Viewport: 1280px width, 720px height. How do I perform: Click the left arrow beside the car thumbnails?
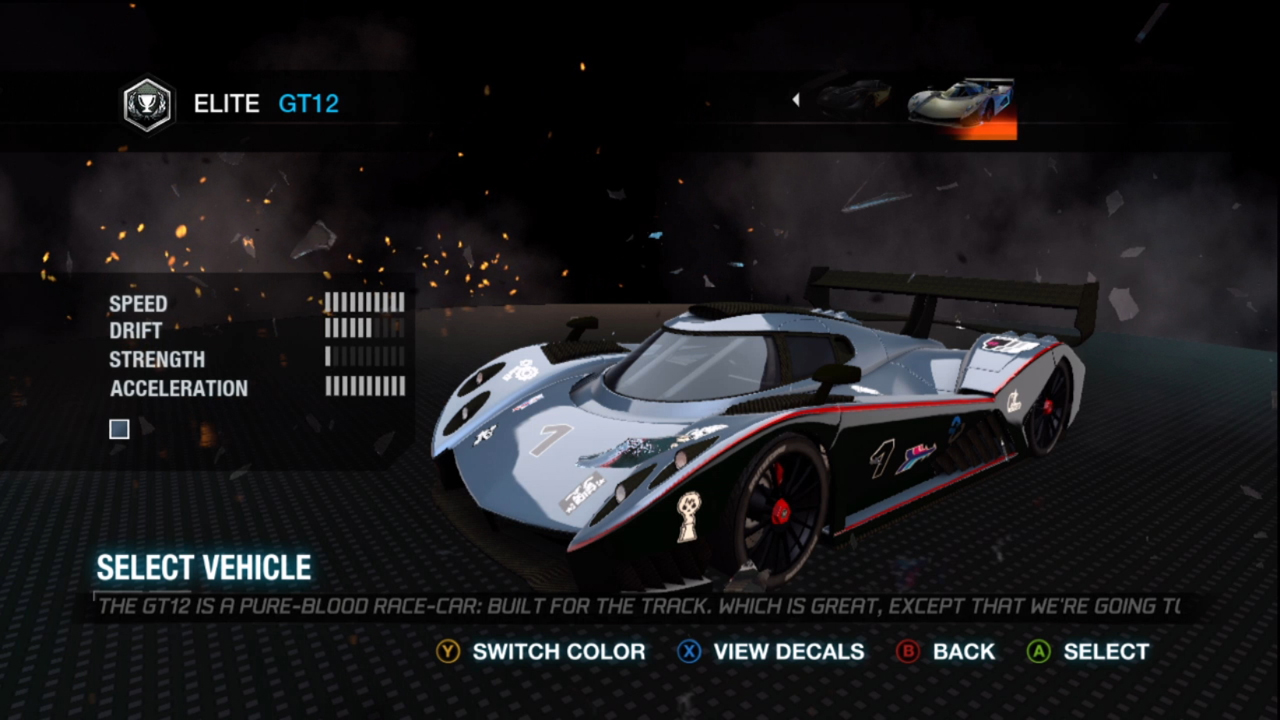pyautogui.click(x=796, y=99)
